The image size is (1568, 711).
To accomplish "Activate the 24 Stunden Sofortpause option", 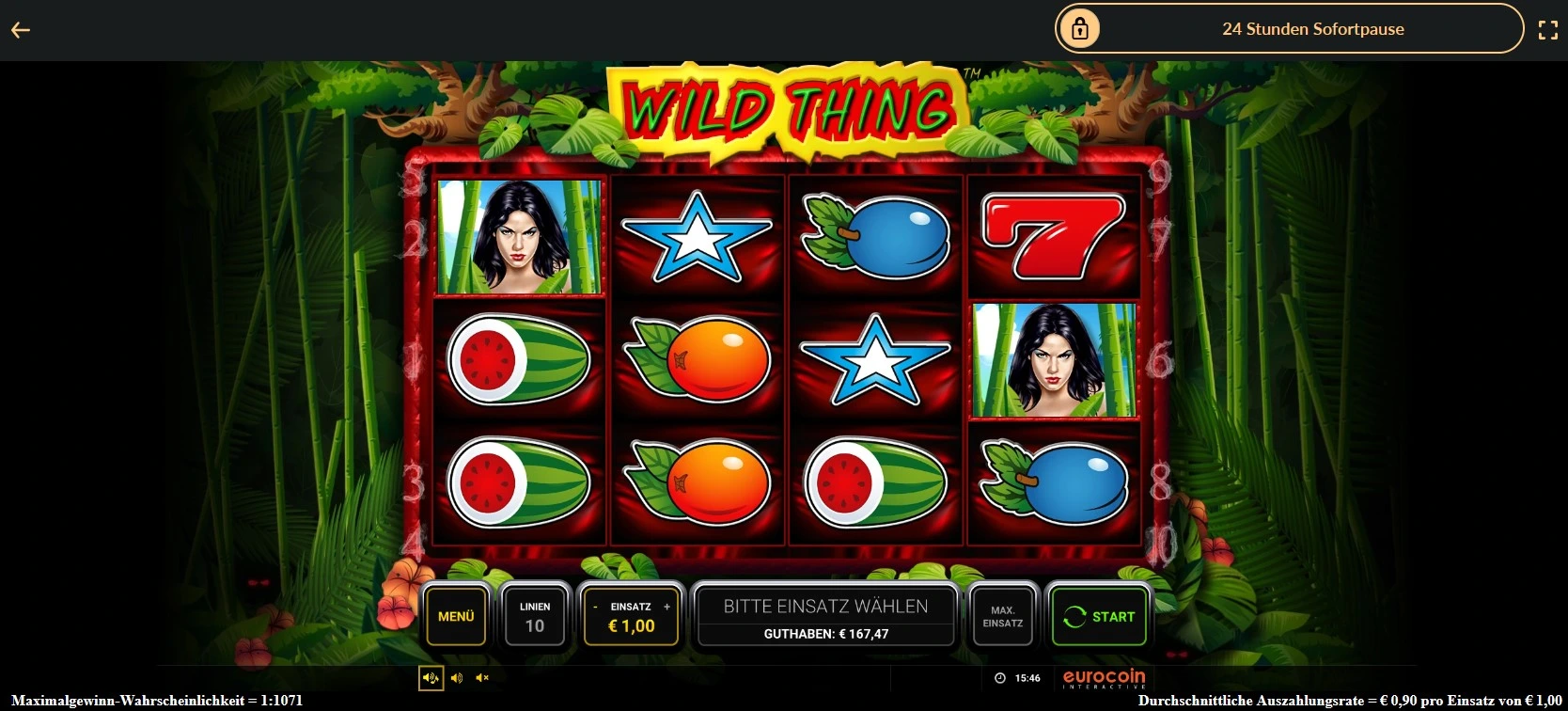I will click(x=1312, y=28).
